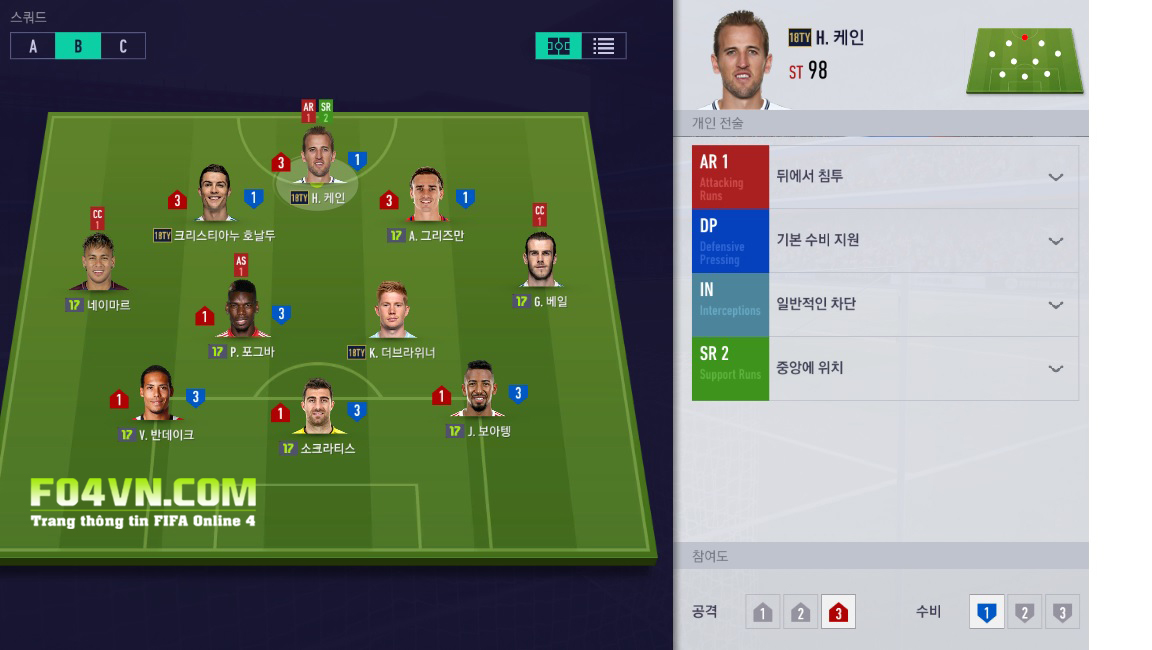
Task: Pick V. 반데이크 in defense
Action: pos(156,395)
